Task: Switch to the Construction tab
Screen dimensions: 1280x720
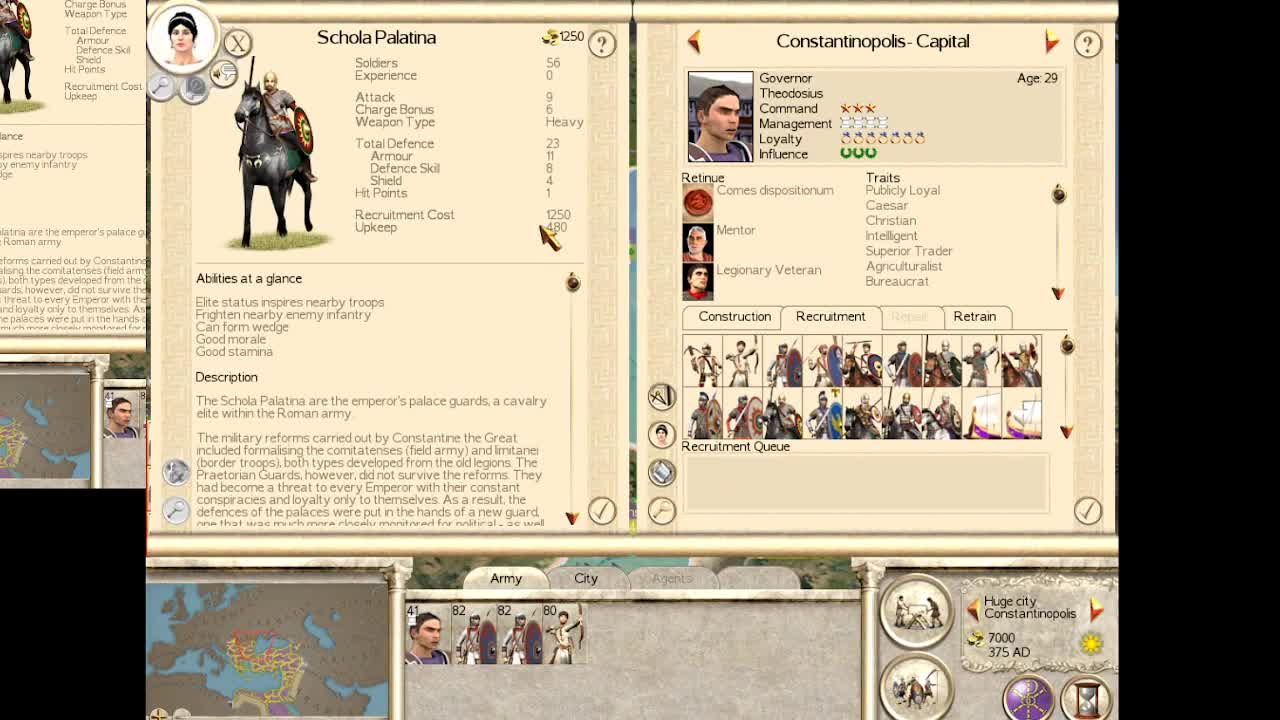Action: (731, 317)
